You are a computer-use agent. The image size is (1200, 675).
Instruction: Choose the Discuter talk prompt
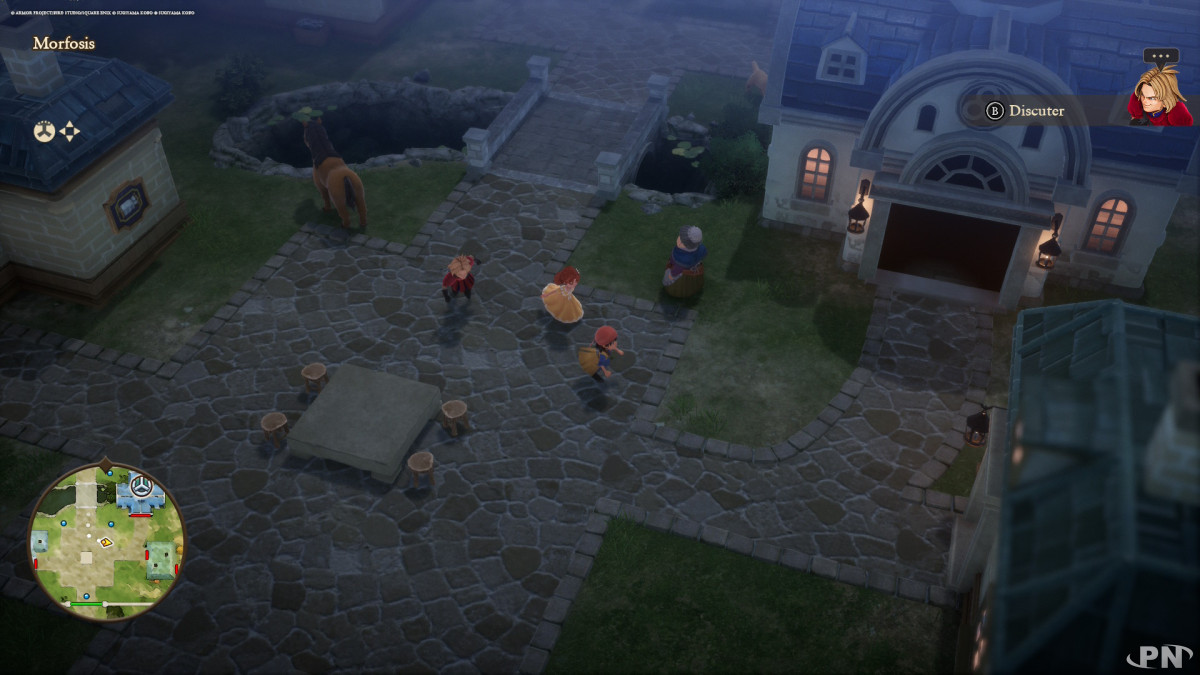pyautogui.click(x=1026, y=111)
